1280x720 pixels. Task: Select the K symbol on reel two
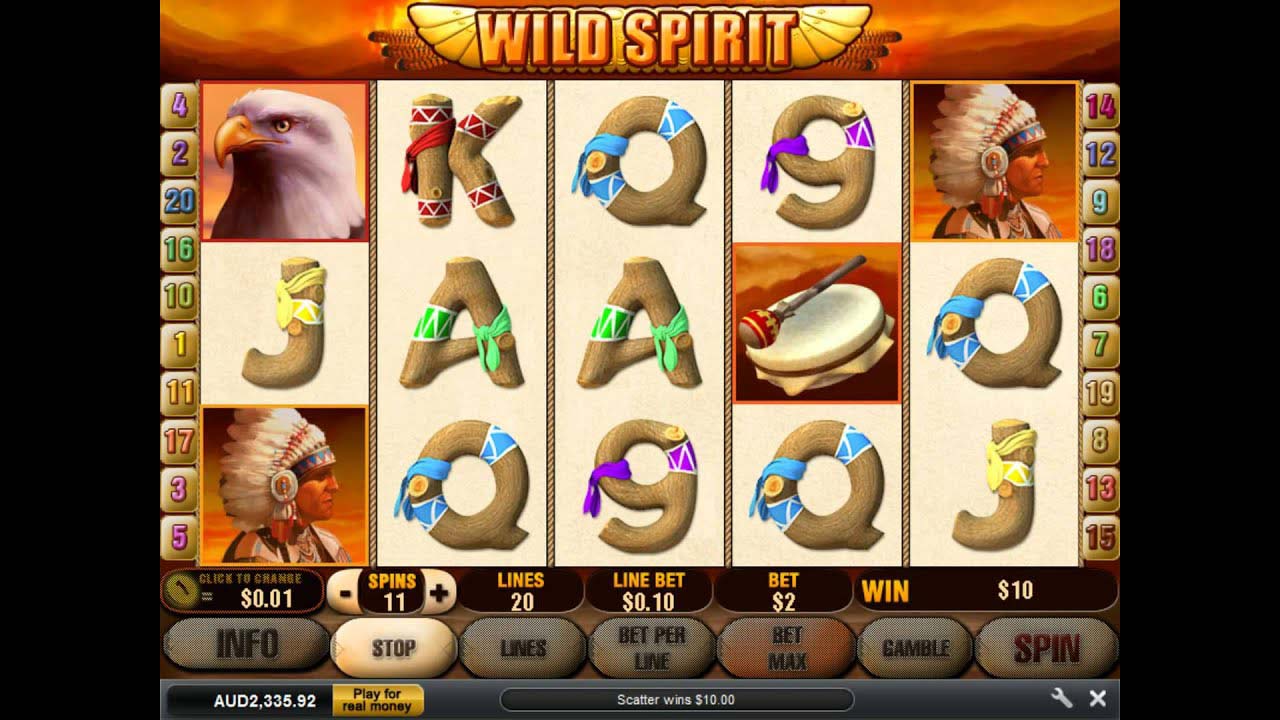[462, 165]
